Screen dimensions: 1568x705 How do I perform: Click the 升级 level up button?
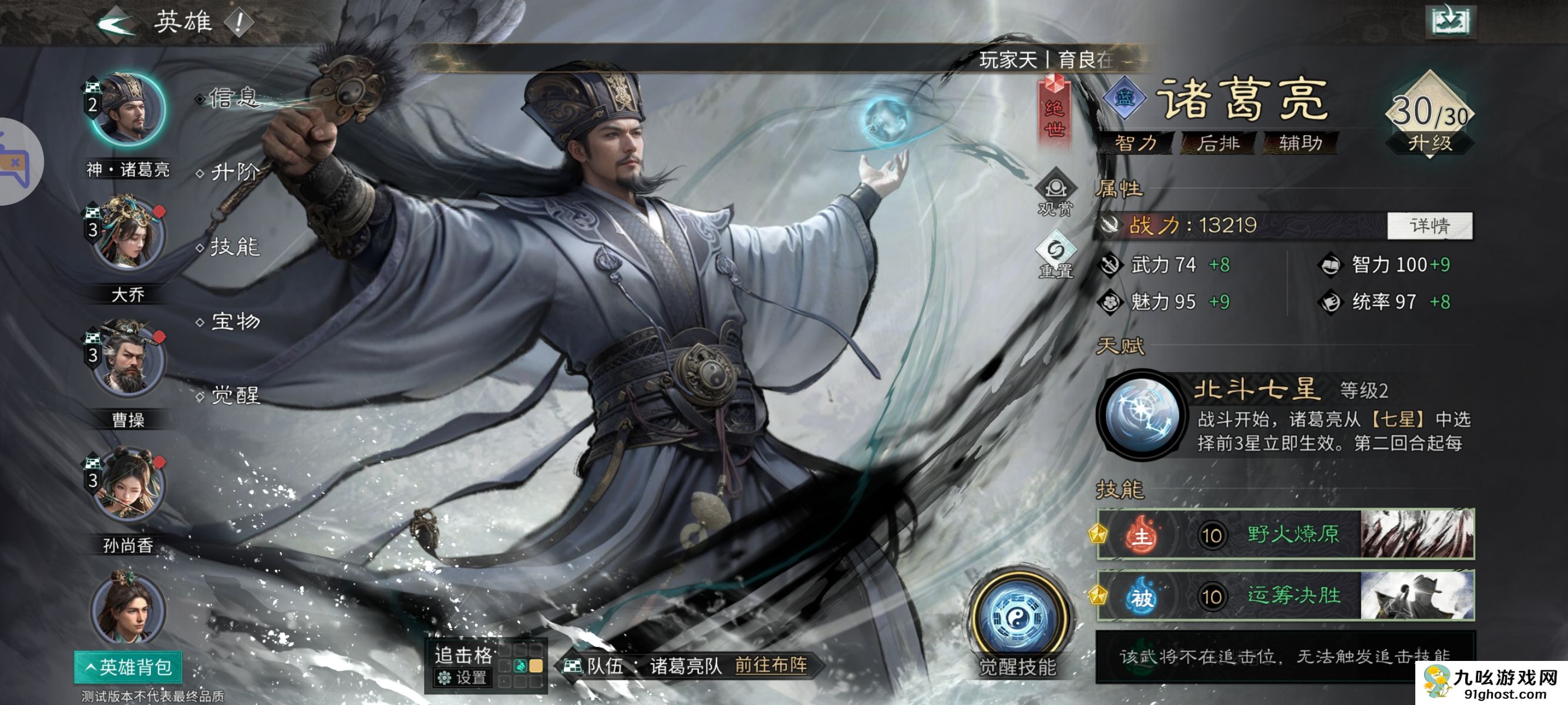[1429, 143]
